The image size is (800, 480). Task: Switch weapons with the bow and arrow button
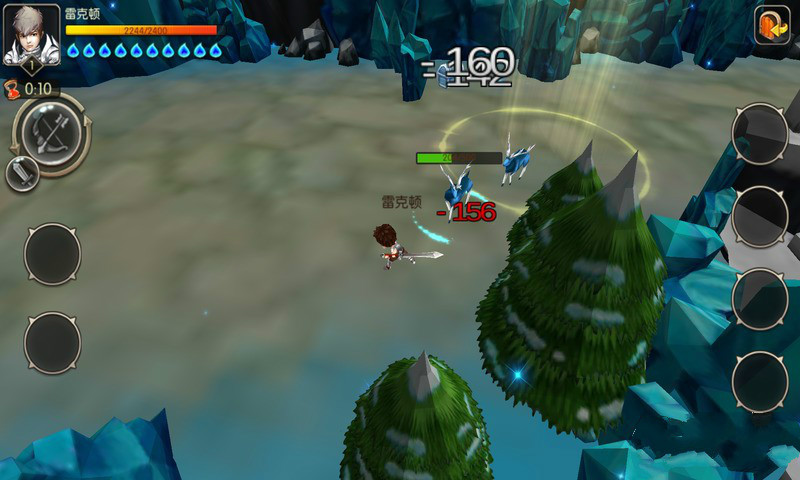51,131
